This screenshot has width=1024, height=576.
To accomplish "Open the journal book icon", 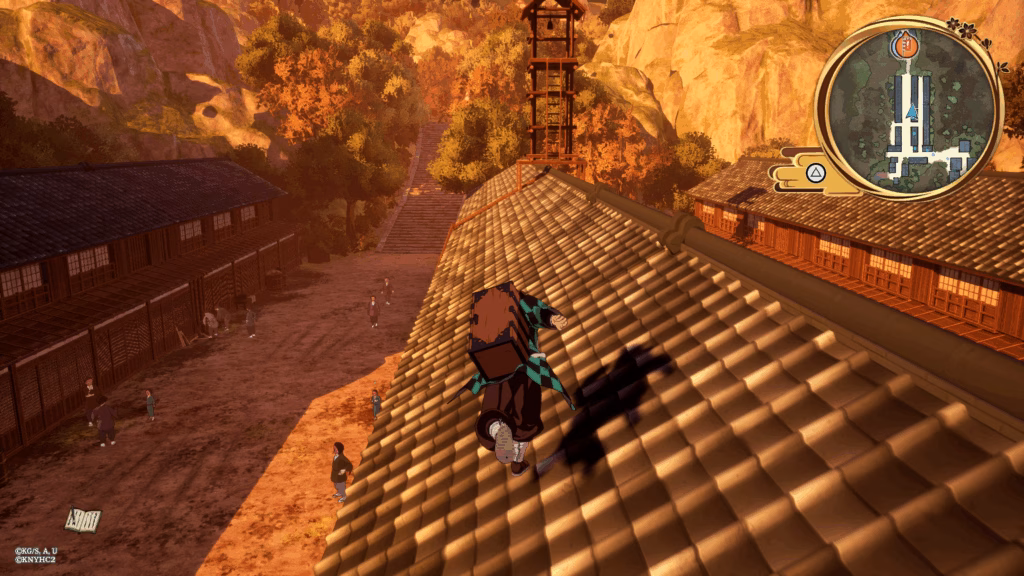I will [x=83, y=519].
